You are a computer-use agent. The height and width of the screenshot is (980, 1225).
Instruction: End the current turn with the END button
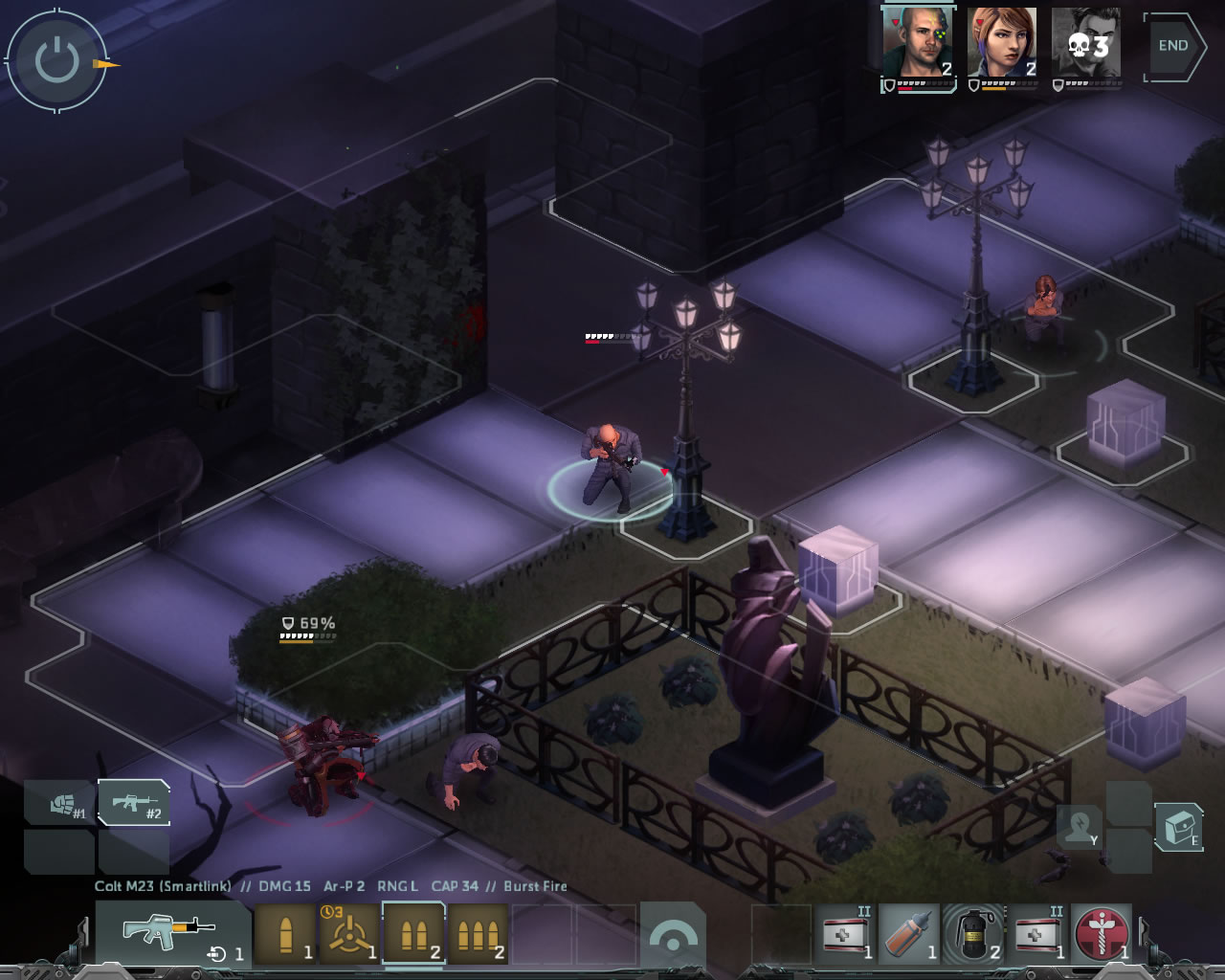pos(1174,46)
